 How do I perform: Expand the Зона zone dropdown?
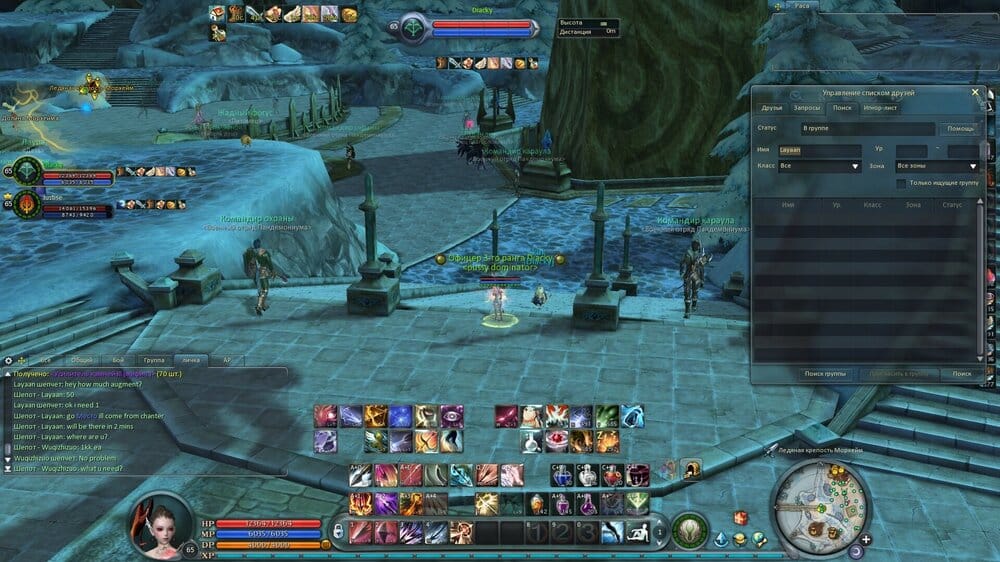[937, 166]
